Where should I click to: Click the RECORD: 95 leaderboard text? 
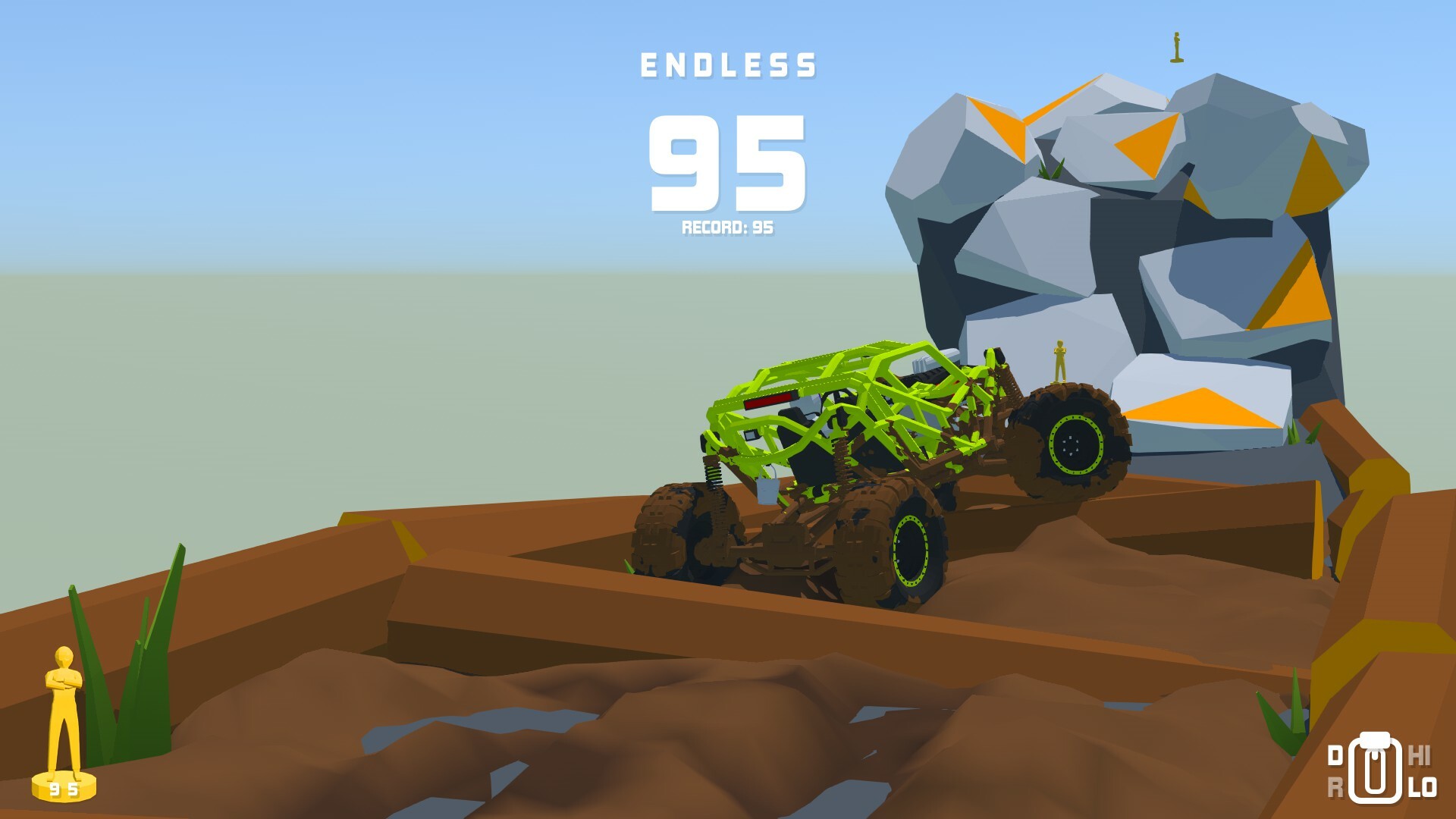click(x=730, y=227)
